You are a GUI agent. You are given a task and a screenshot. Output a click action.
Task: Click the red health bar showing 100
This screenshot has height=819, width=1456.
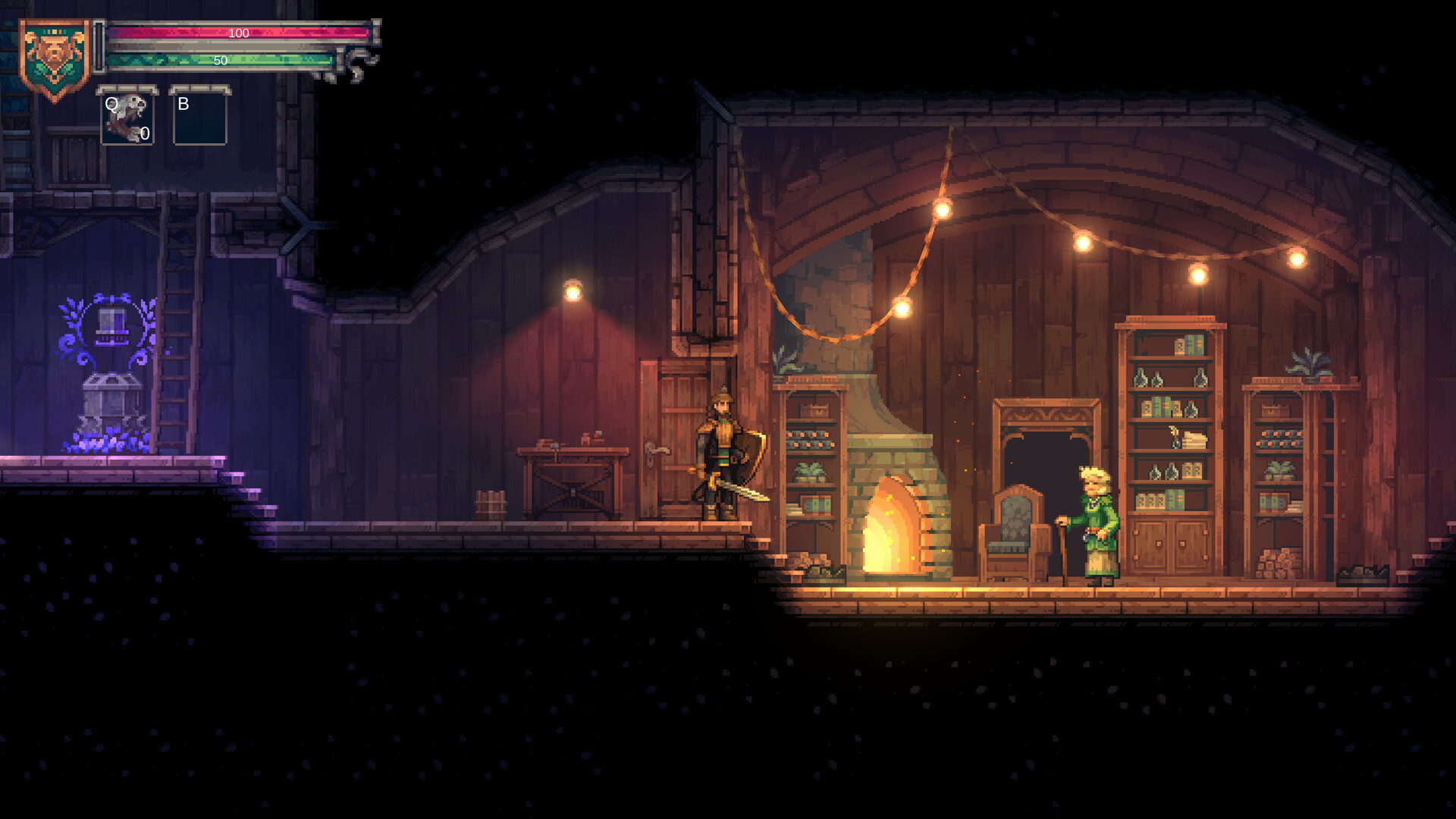point(239,33)
